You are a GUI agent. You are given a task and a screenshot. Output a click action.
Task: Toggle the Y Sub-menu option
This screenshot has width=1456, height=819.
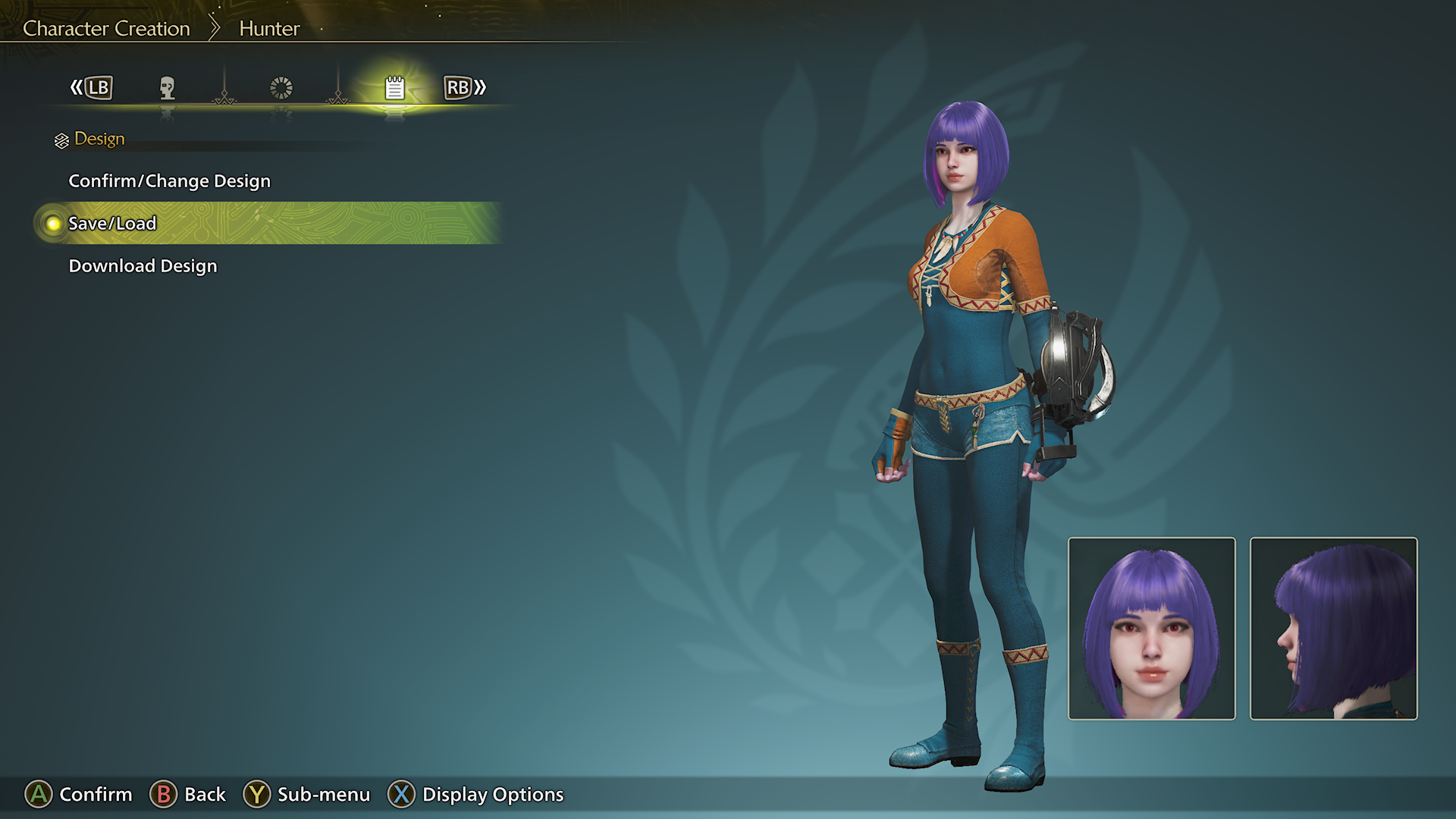tap(257, 795)
